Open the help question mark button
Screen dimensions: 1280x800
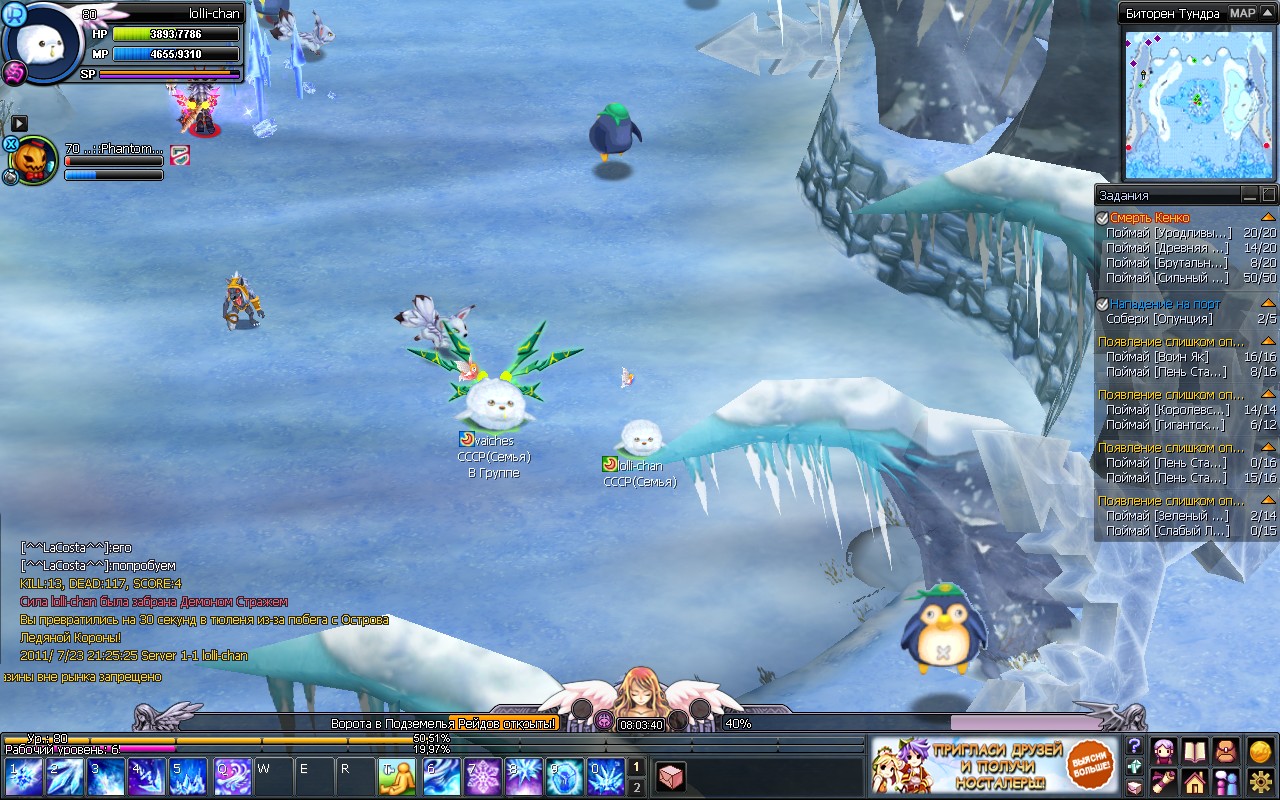[x=1134, y=746]
